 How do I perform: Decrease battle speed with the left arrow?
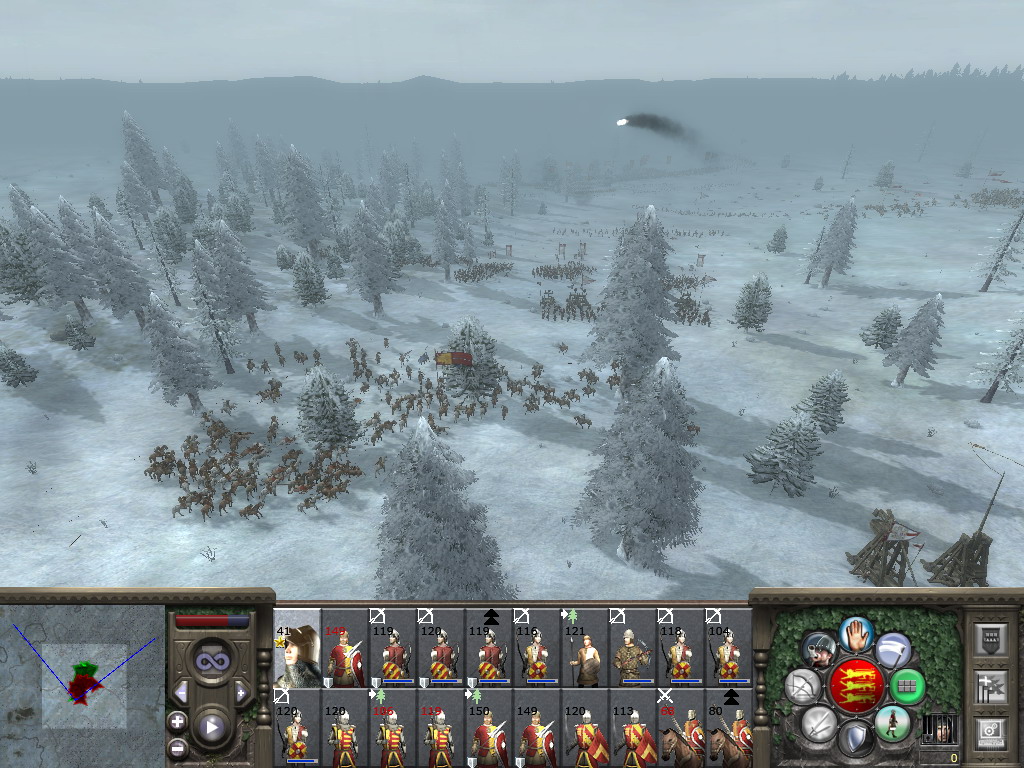click(x=182, y=692)
